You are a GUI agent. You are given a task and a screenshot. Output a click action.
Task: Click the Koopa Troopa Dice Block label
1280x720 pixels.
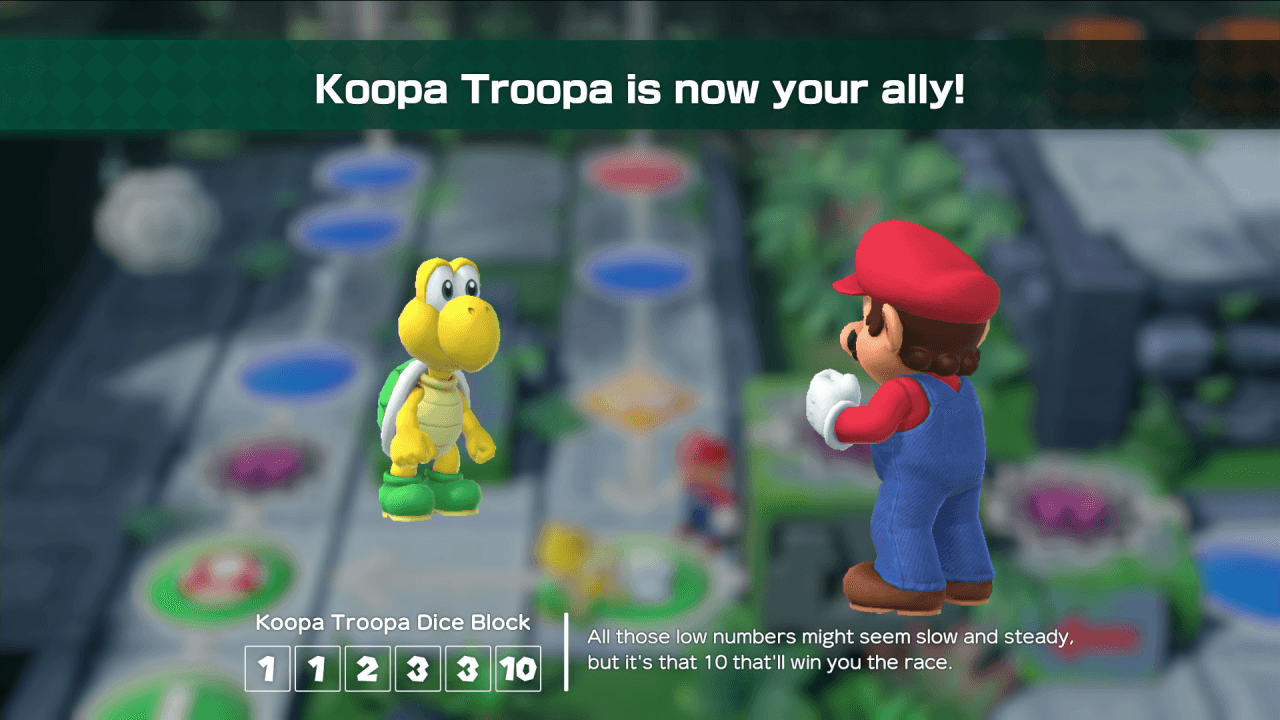coord(393,622)
